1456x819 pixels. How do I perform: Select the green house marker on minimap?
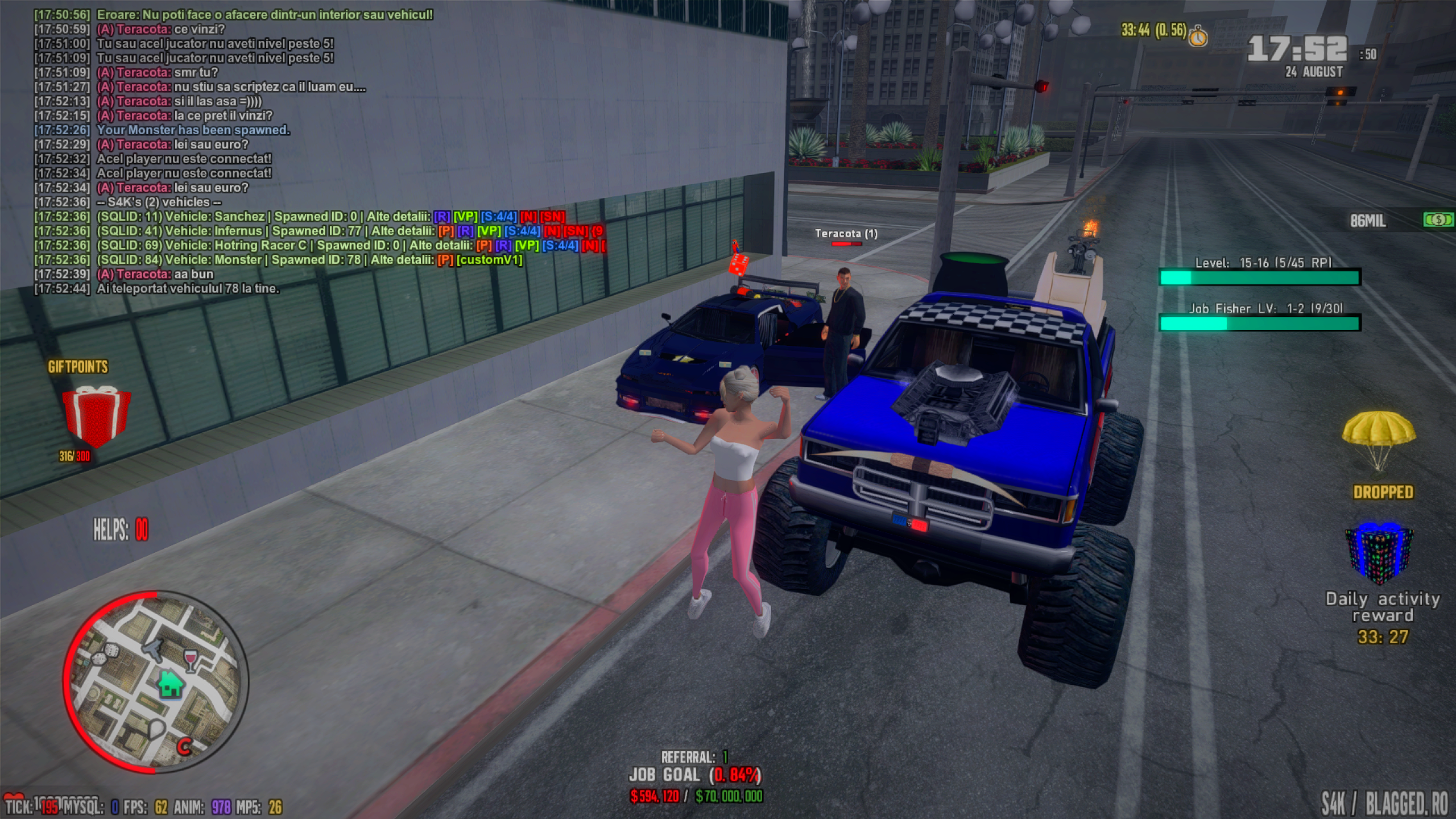pyautogui.click(x=170, y=684)
